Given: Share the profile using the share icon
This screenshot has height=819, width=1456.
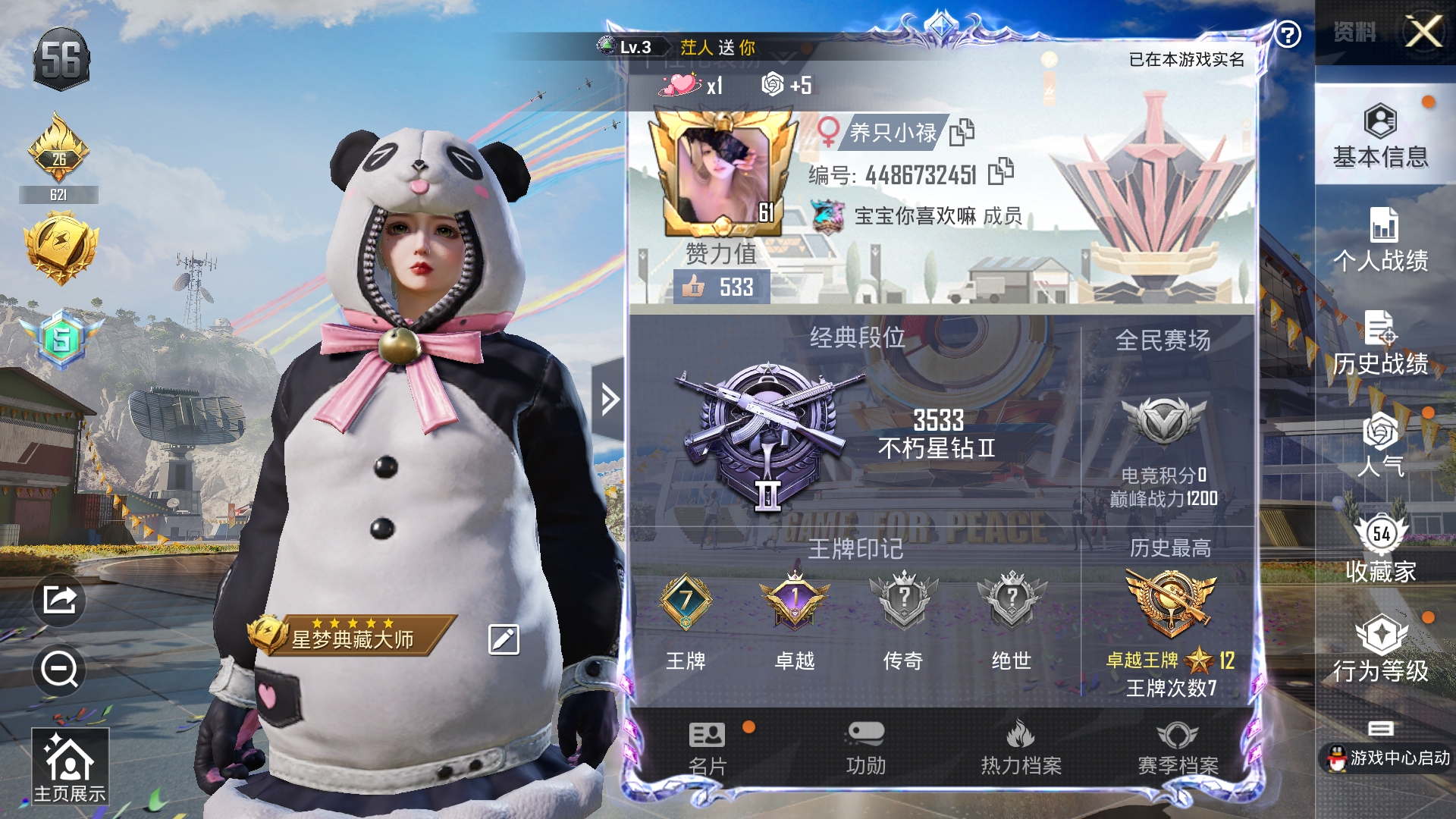Looking at the screenshot, I should pyautogui.click(x=59, y=600).
